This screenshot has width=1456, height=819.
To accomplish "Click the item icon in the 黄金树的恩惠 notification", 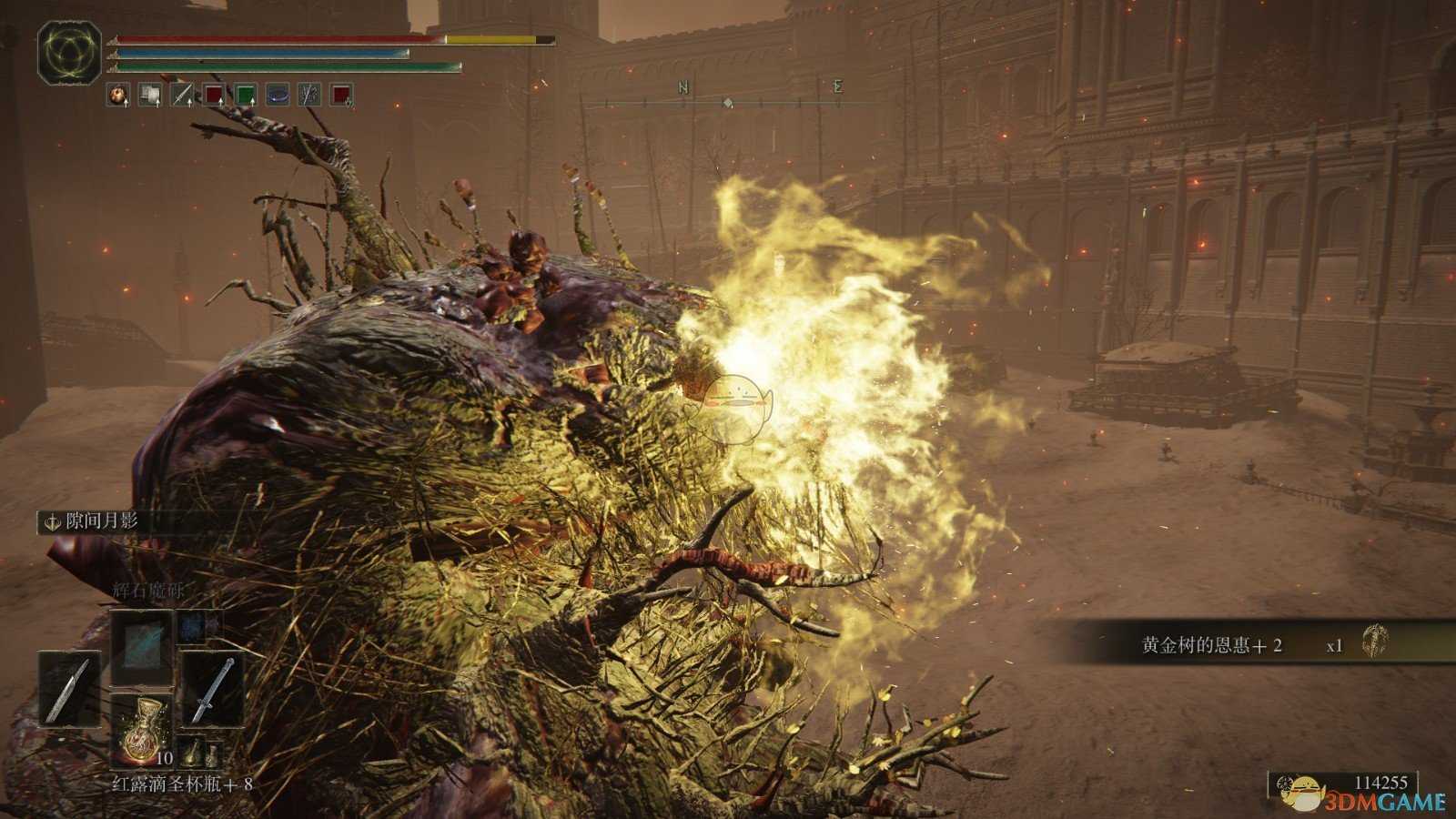I will [1374, 642].
